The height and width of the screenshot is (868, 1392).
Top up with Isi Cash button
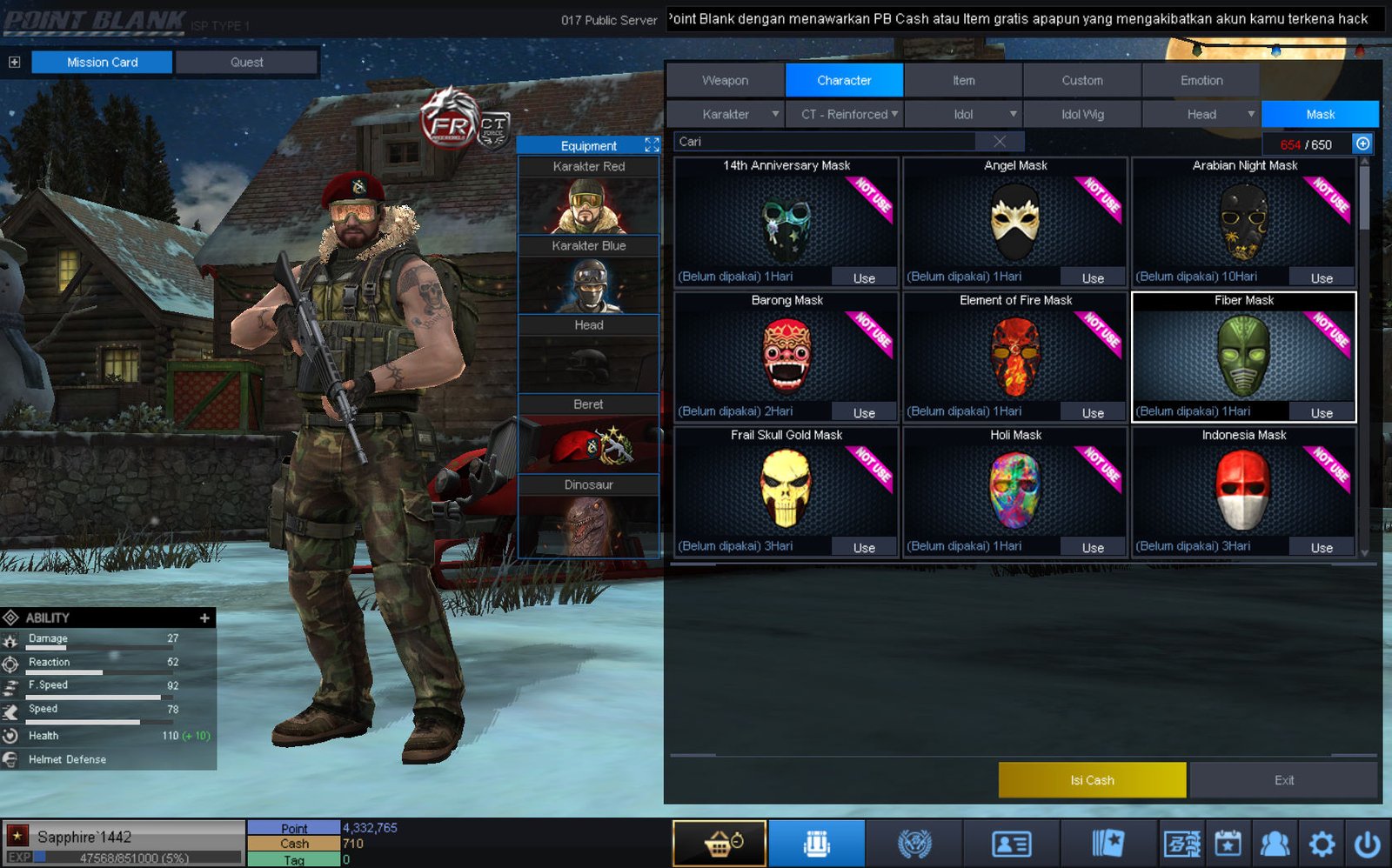[x=1092, y=780]
